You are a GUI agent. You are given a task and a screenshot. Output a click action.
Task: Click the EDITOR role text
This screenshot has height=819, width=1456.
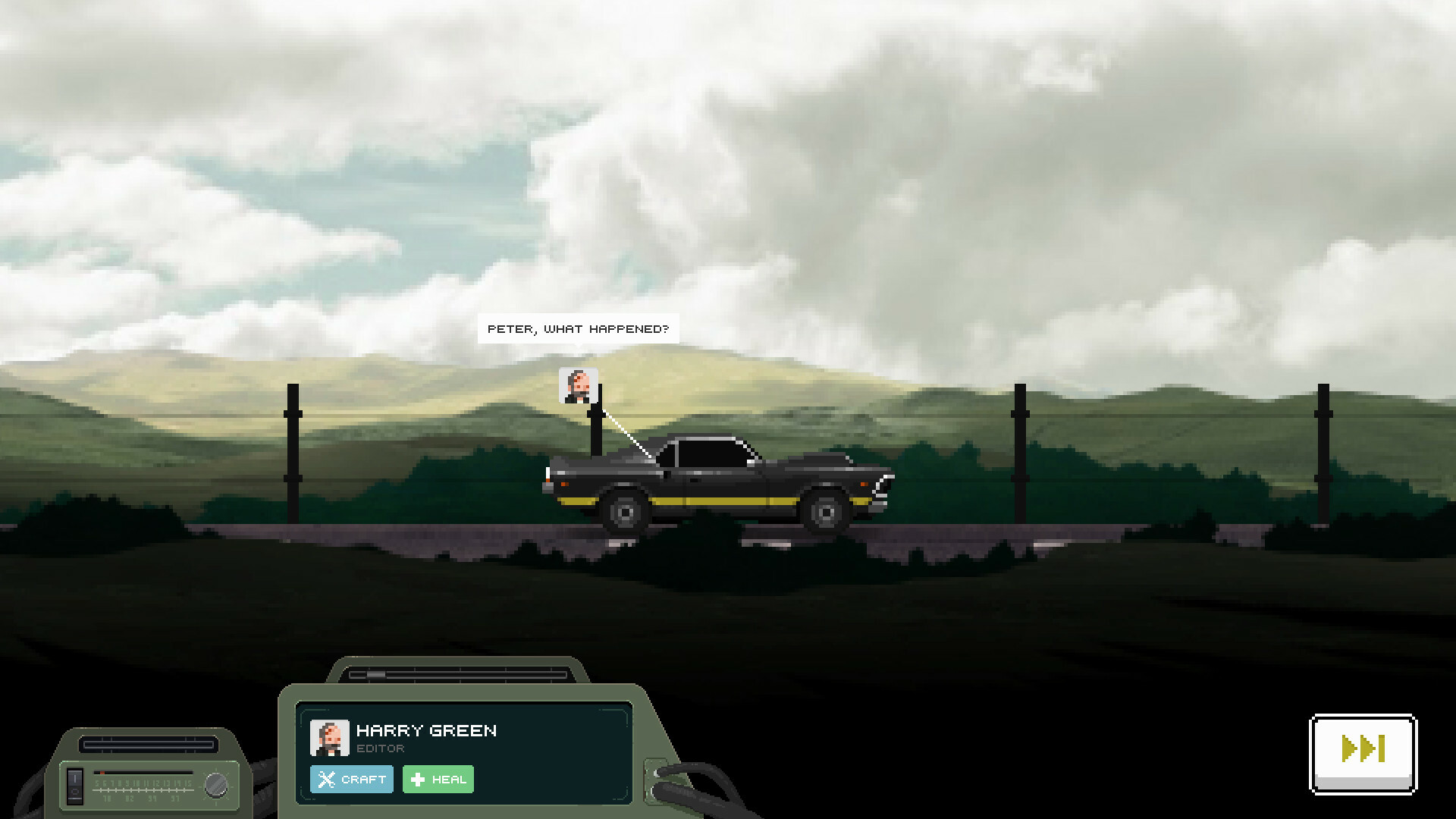point(380,748)
